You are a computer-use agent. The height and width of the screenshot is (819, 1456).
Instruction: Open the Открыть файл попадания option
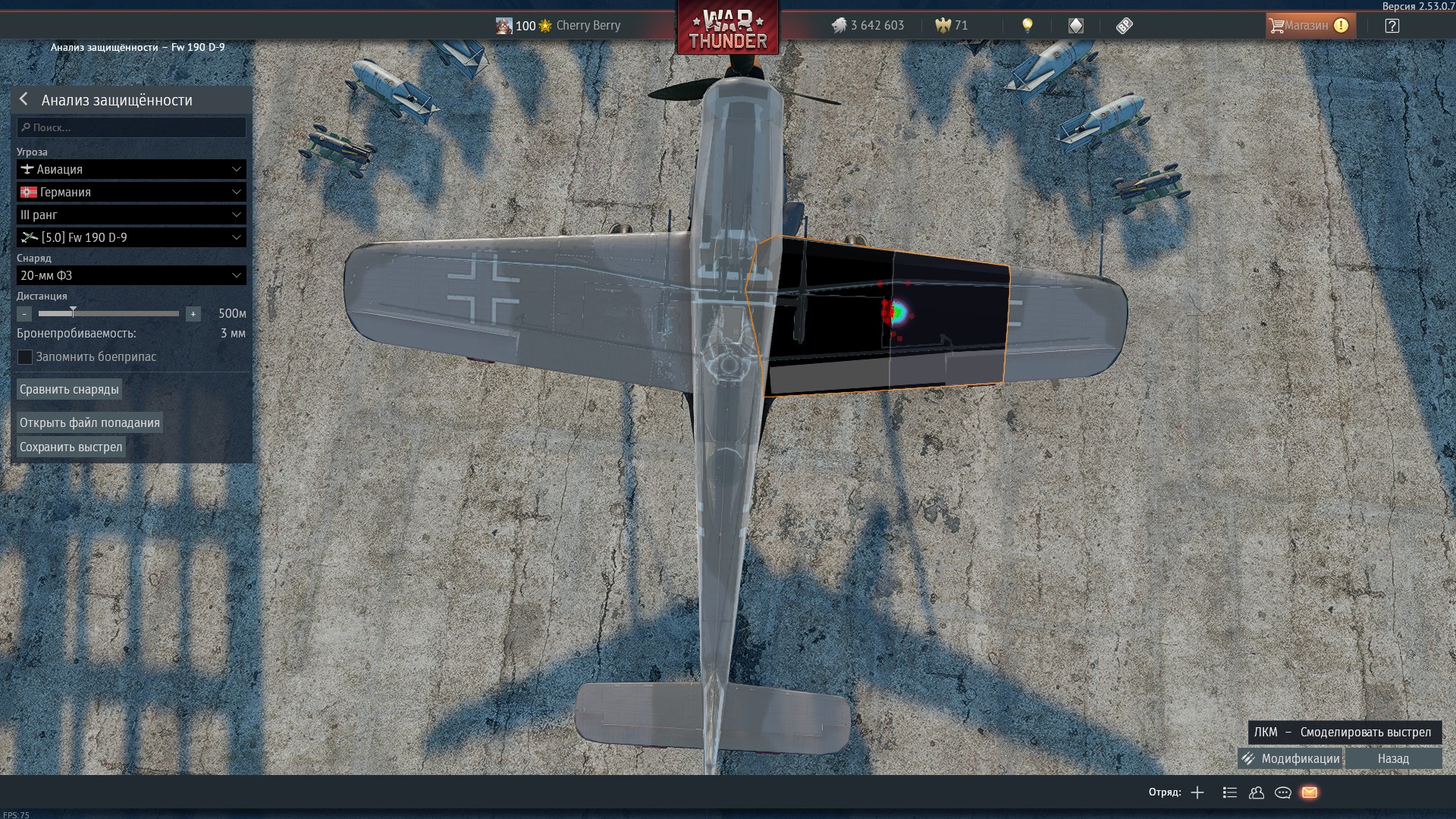pyautogui.click(x=89, y=422)
